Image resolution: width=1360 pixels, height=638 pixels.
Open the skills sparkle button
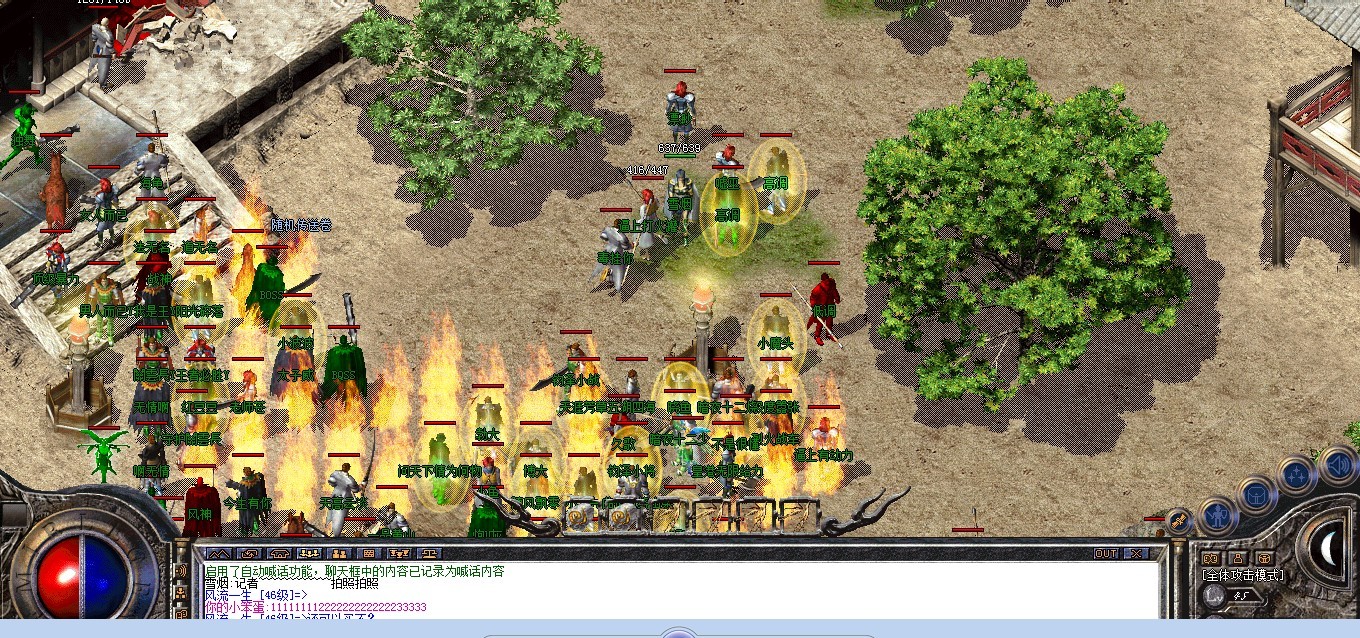point(1296,476)
